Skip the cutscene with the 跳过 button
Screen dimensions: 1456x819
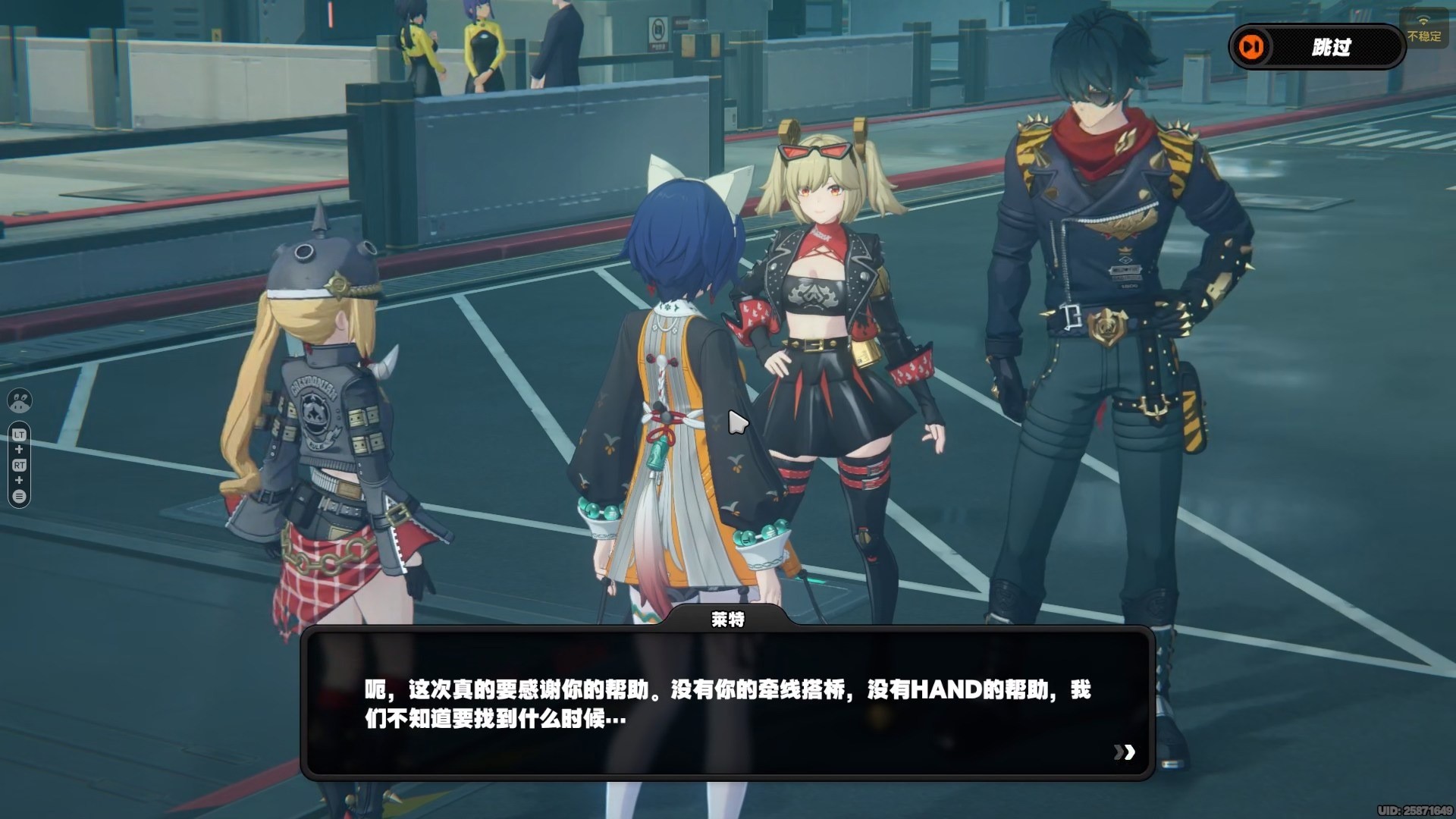click(x=1316, y=47)
